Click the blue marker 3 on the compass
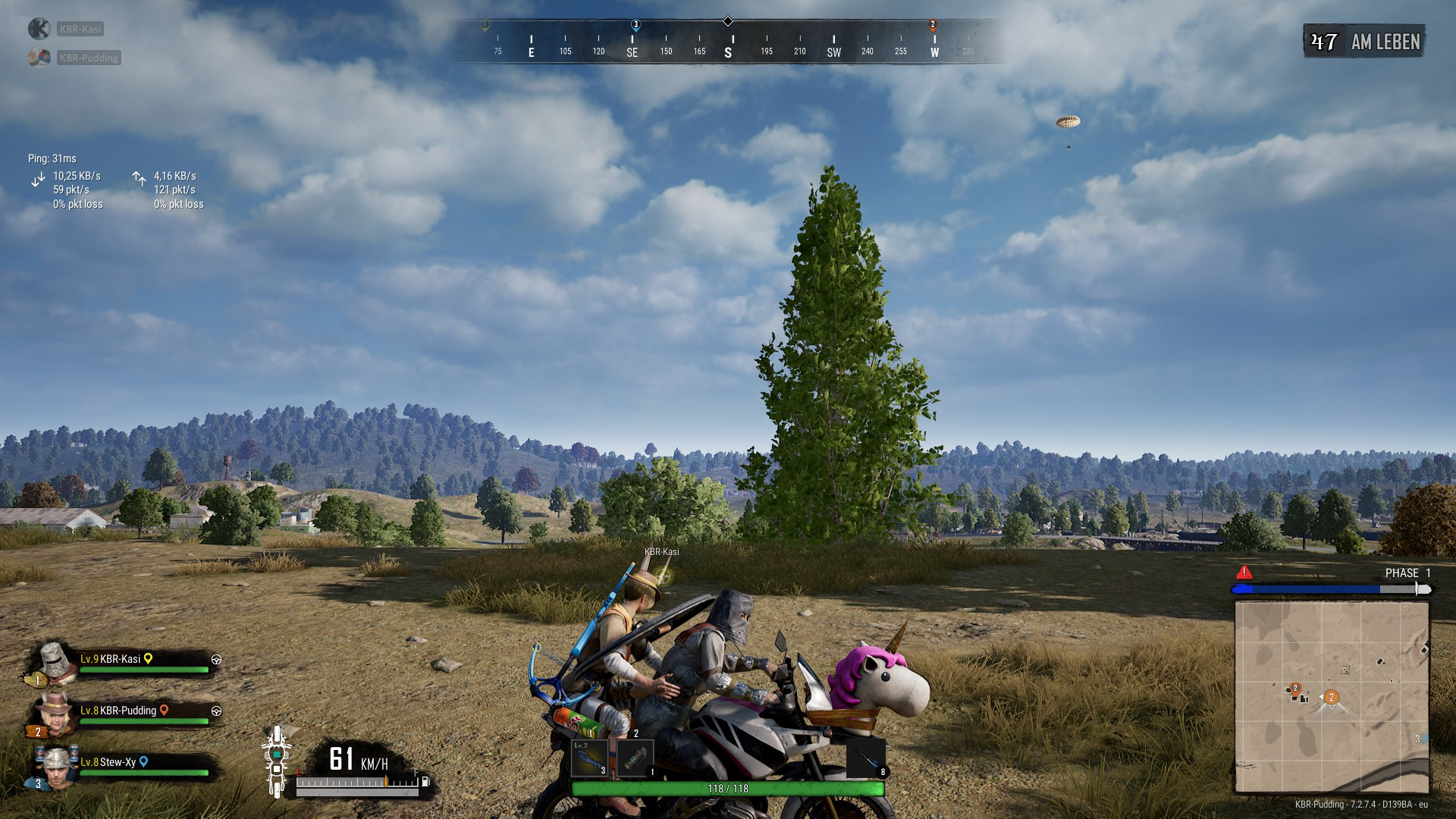Screen dimensions: 1456x819 pyautogui.click(x=635, y=25)
